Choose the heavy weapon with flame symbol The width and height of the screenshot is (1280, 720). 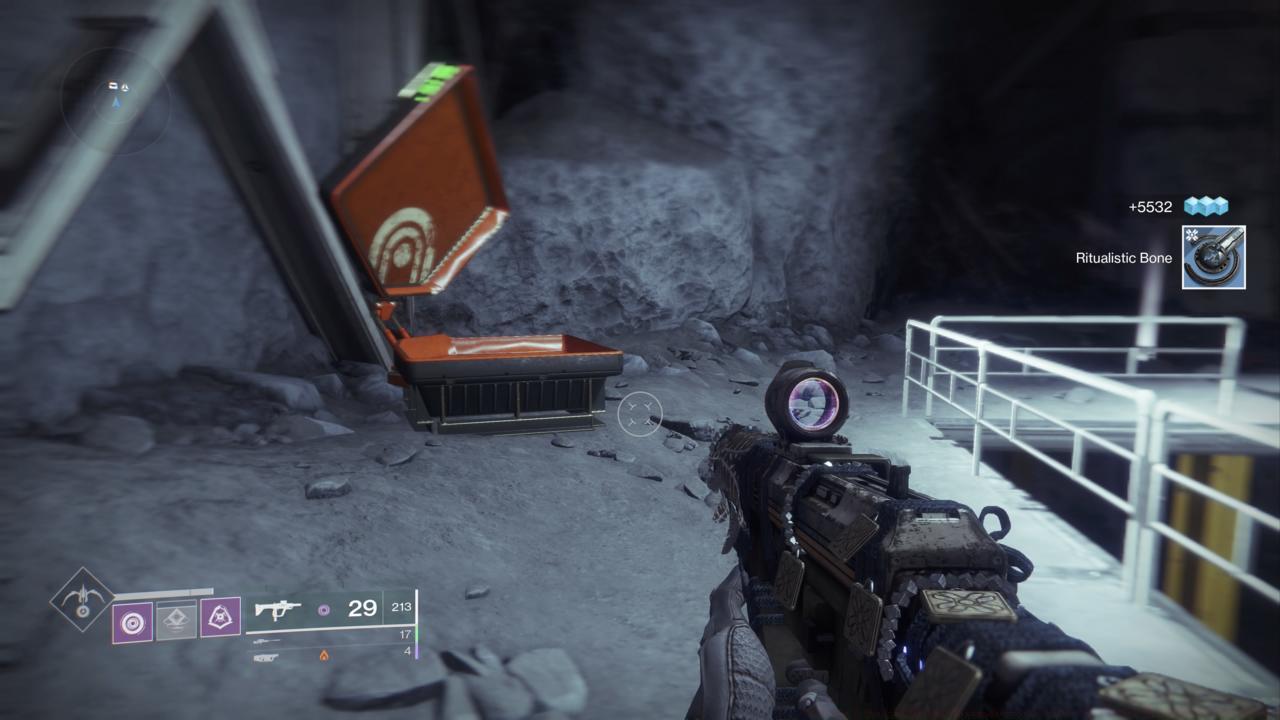click(268, 656)
